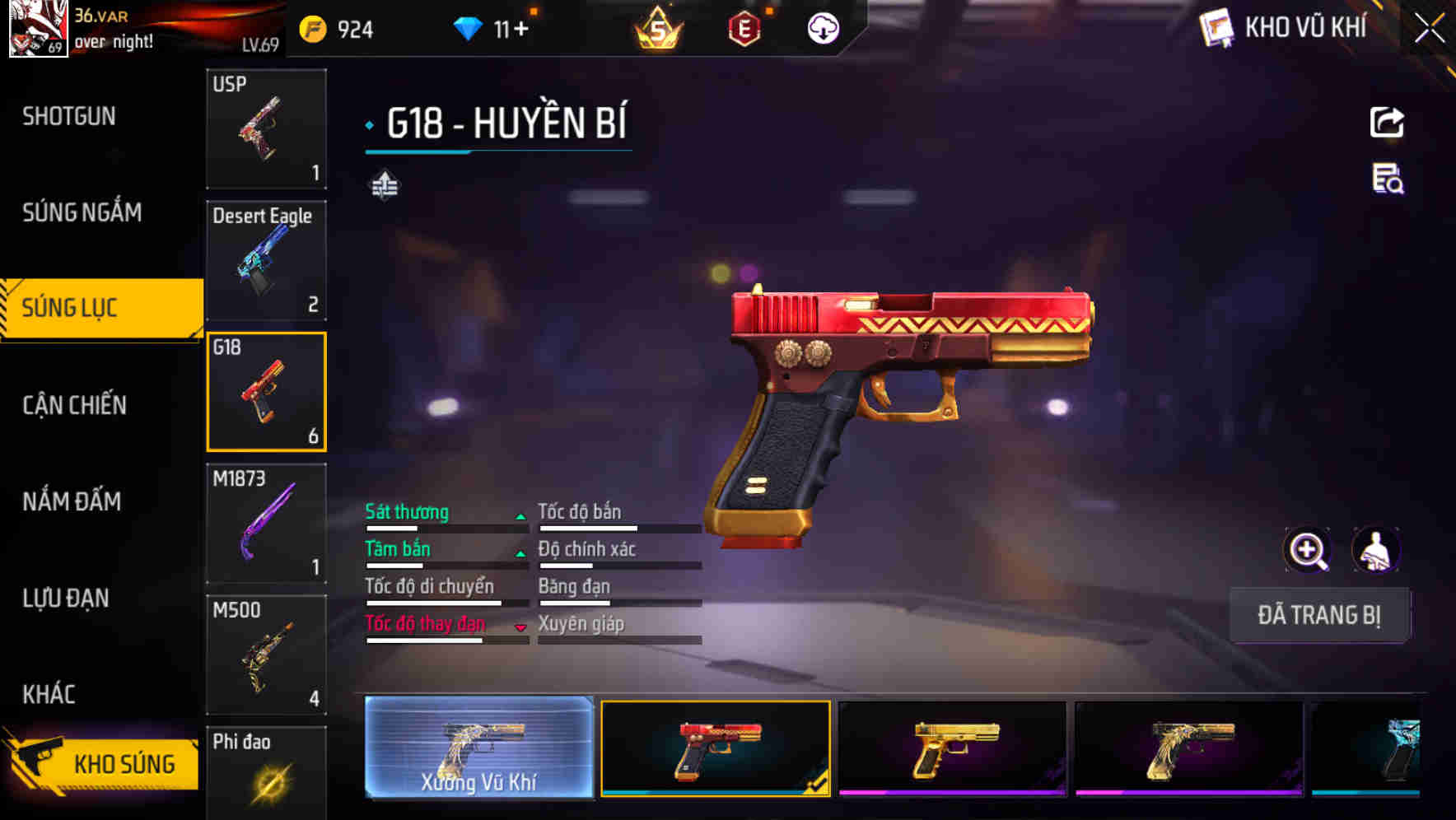Click the attributes icon under the weapon title
The width and height of the screenshot is (1456, 820).
click(384, 185)
